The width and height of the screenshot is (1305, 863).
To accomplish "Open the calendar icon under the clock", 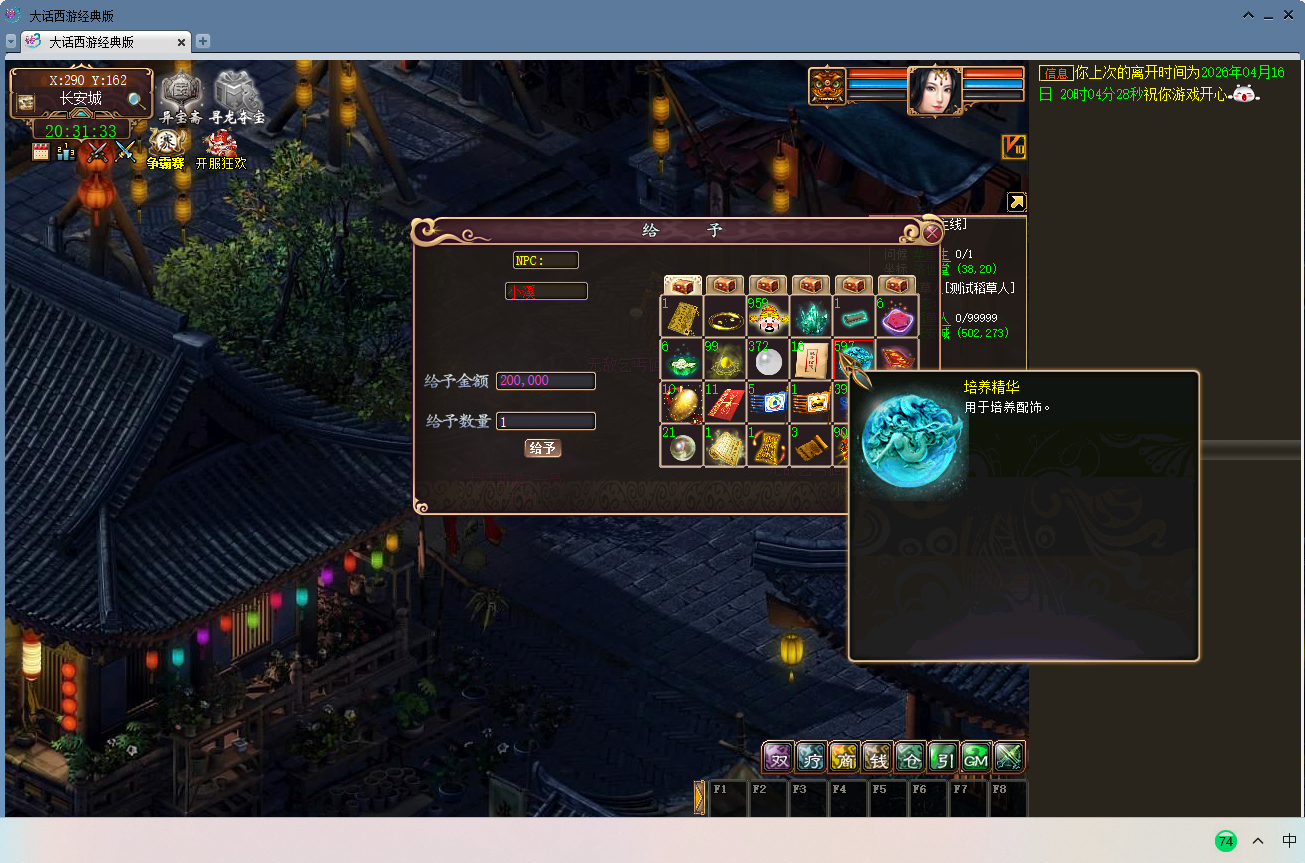I will 41,152.
